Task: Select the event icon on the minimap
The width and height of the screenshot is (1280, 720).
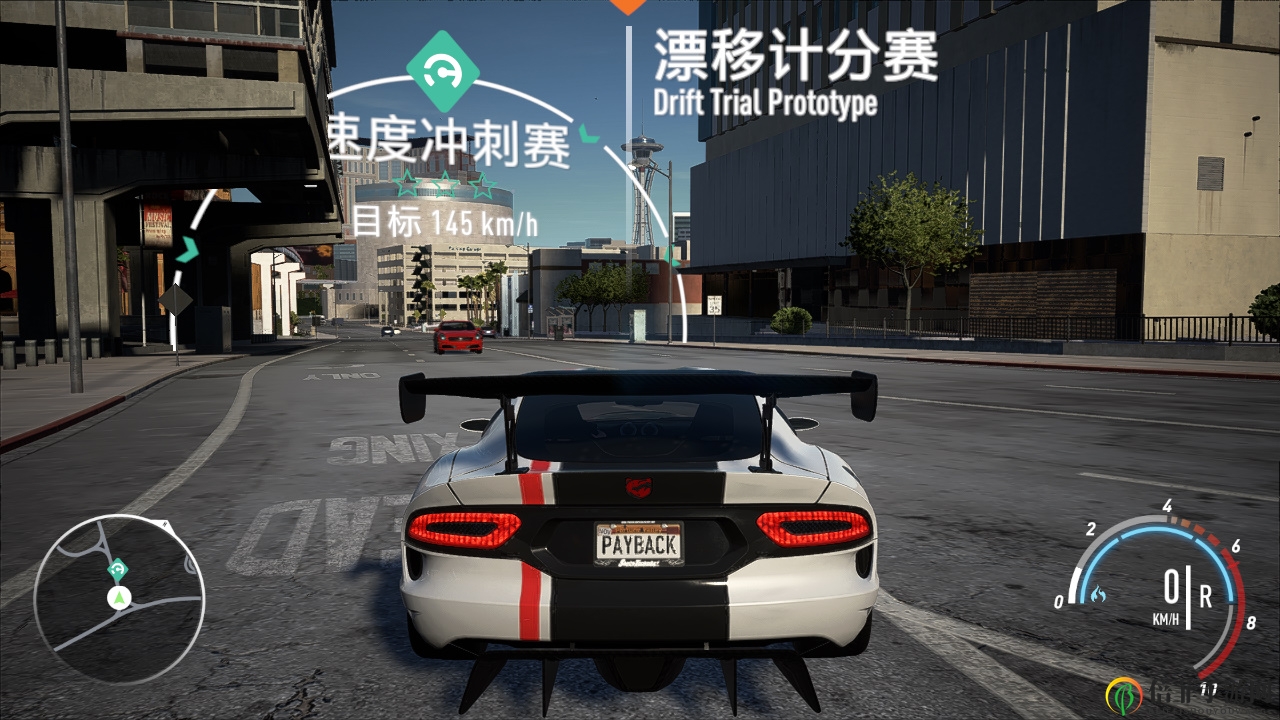Action: [x=118, y=568]
